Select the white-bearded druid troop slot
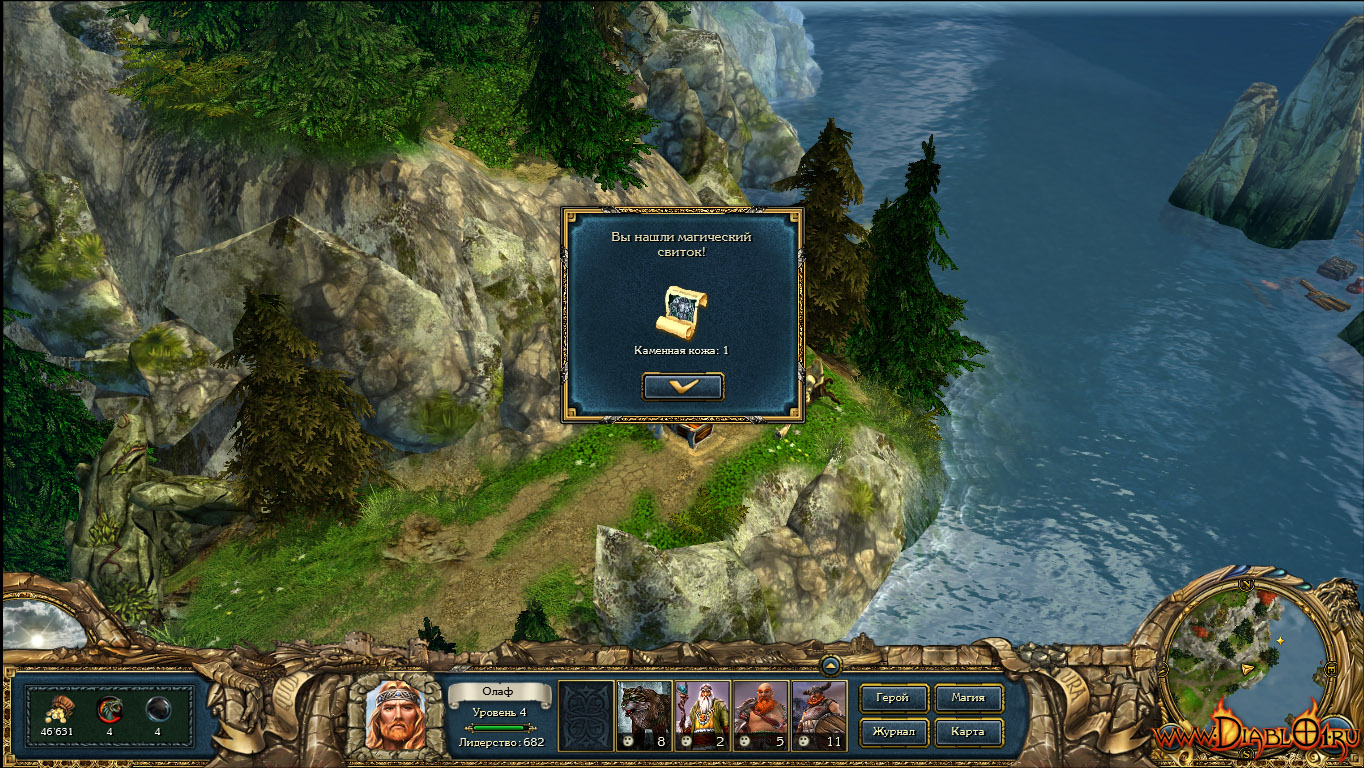1364x768 pixels. (x=702, y=715)
